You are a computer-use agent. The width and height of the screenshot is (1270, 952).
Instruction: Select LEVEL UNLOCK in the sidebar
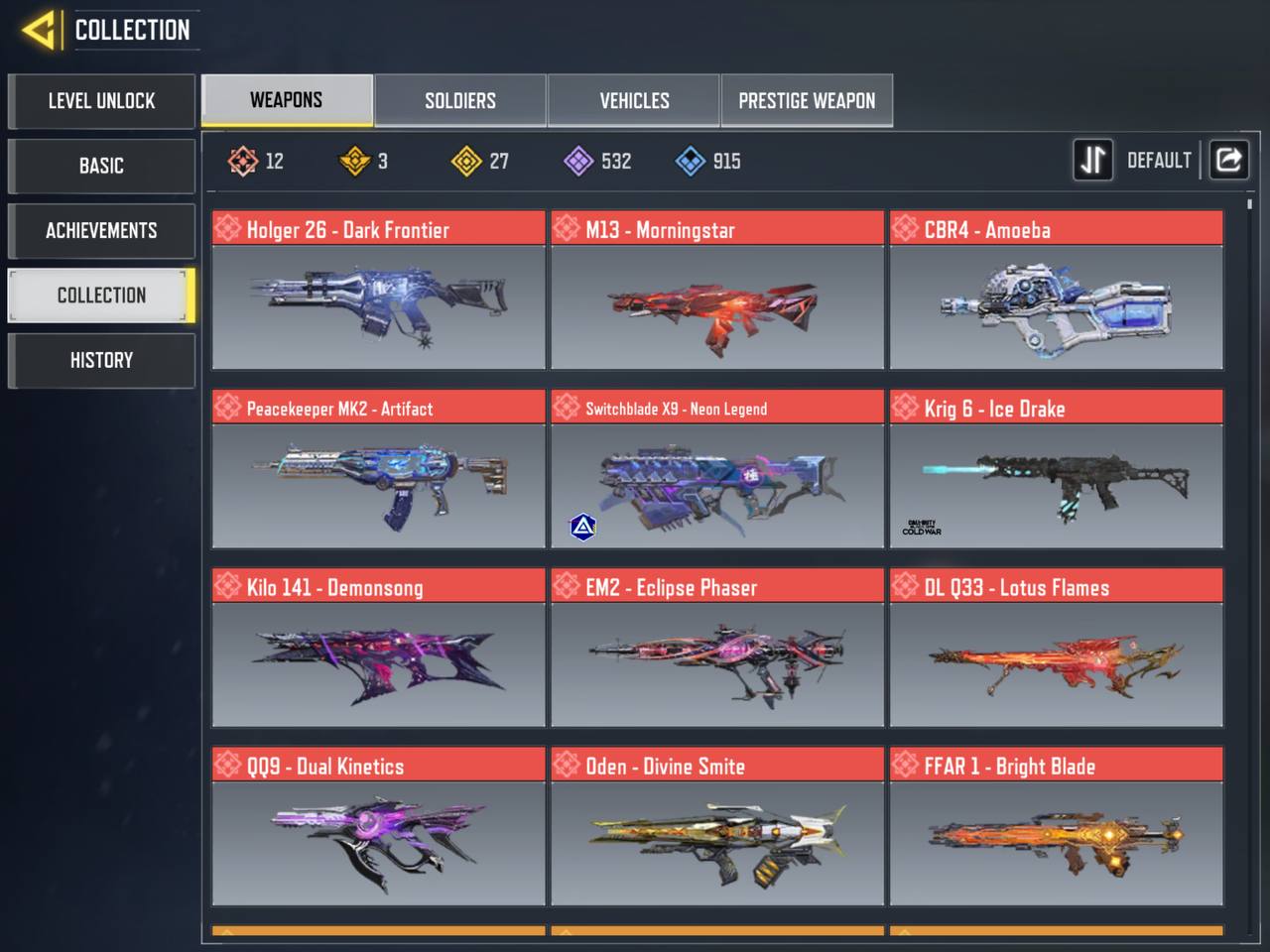(x=101, y=101)
